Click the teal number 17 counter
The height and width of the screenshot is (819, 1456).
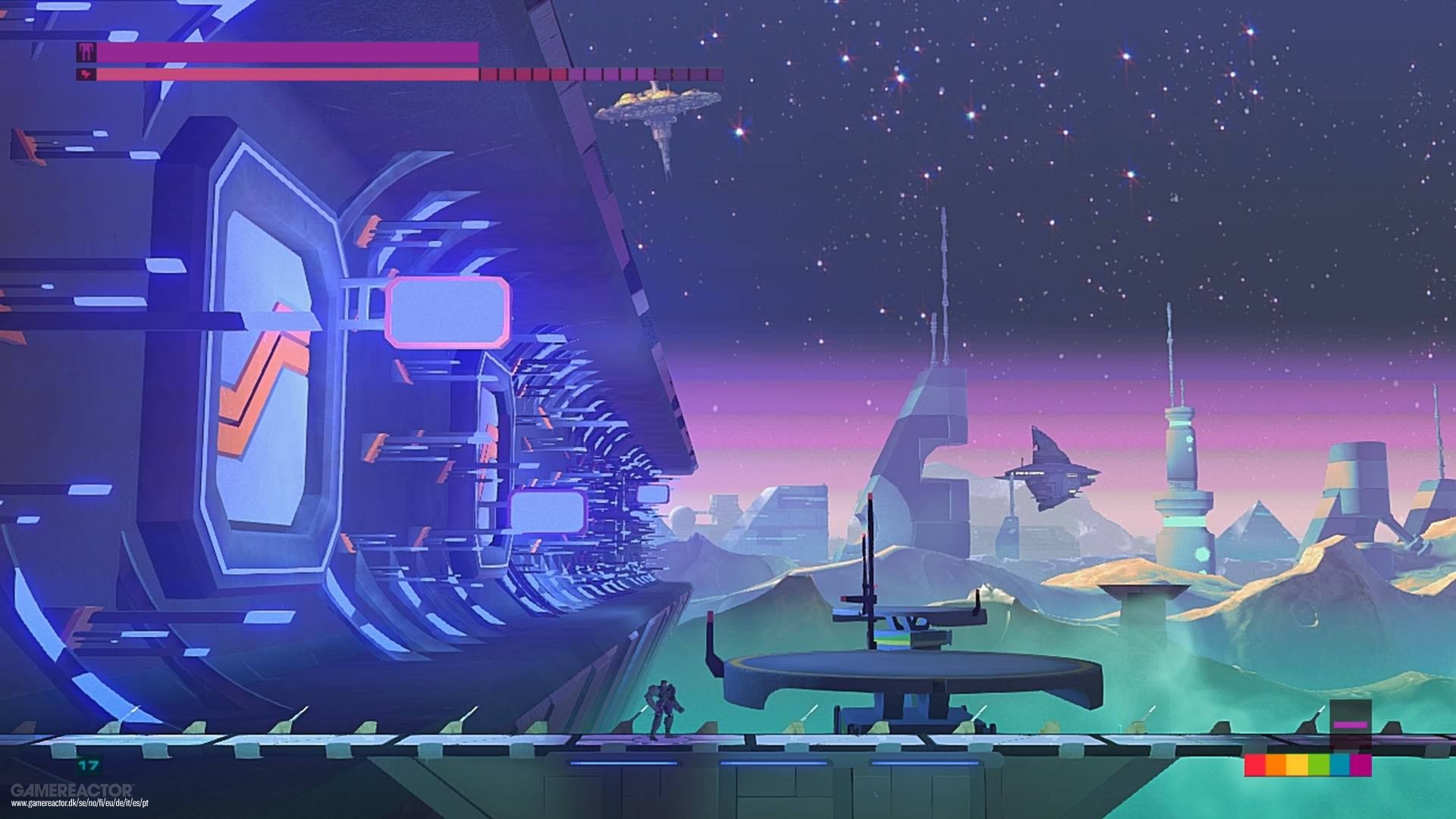(87, 765)
